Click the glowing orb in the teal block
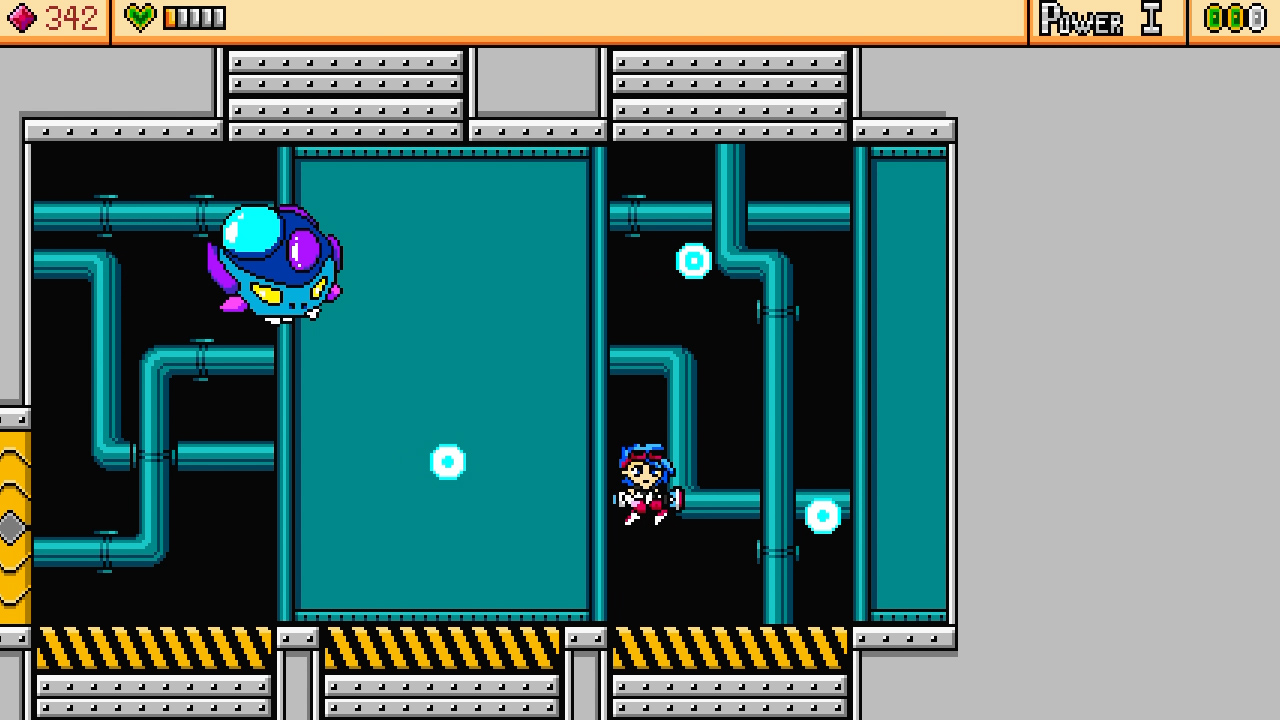Image resolution: width=1280 pixels, height=720 pixels. pos(447,462)
